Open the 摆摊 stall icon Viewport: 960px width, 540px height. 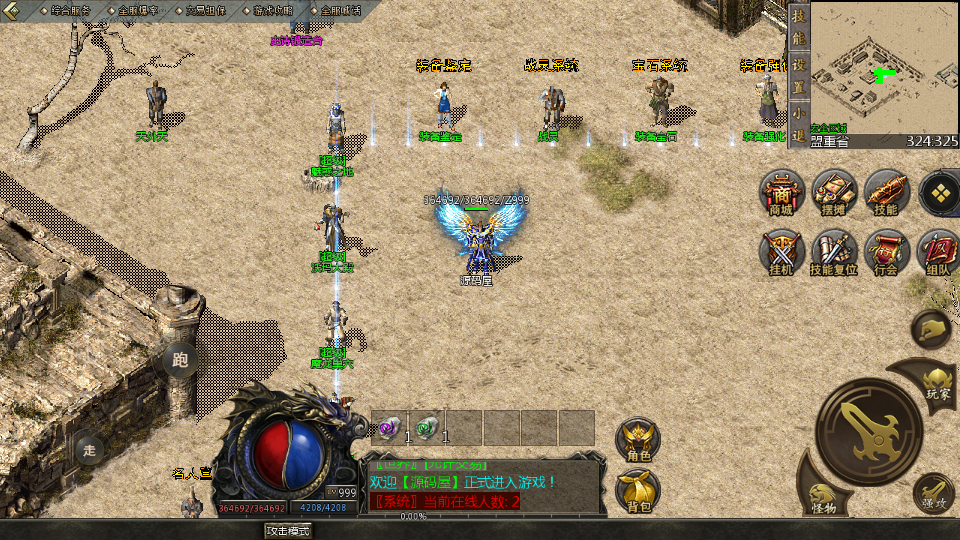(x=833, y=193)
